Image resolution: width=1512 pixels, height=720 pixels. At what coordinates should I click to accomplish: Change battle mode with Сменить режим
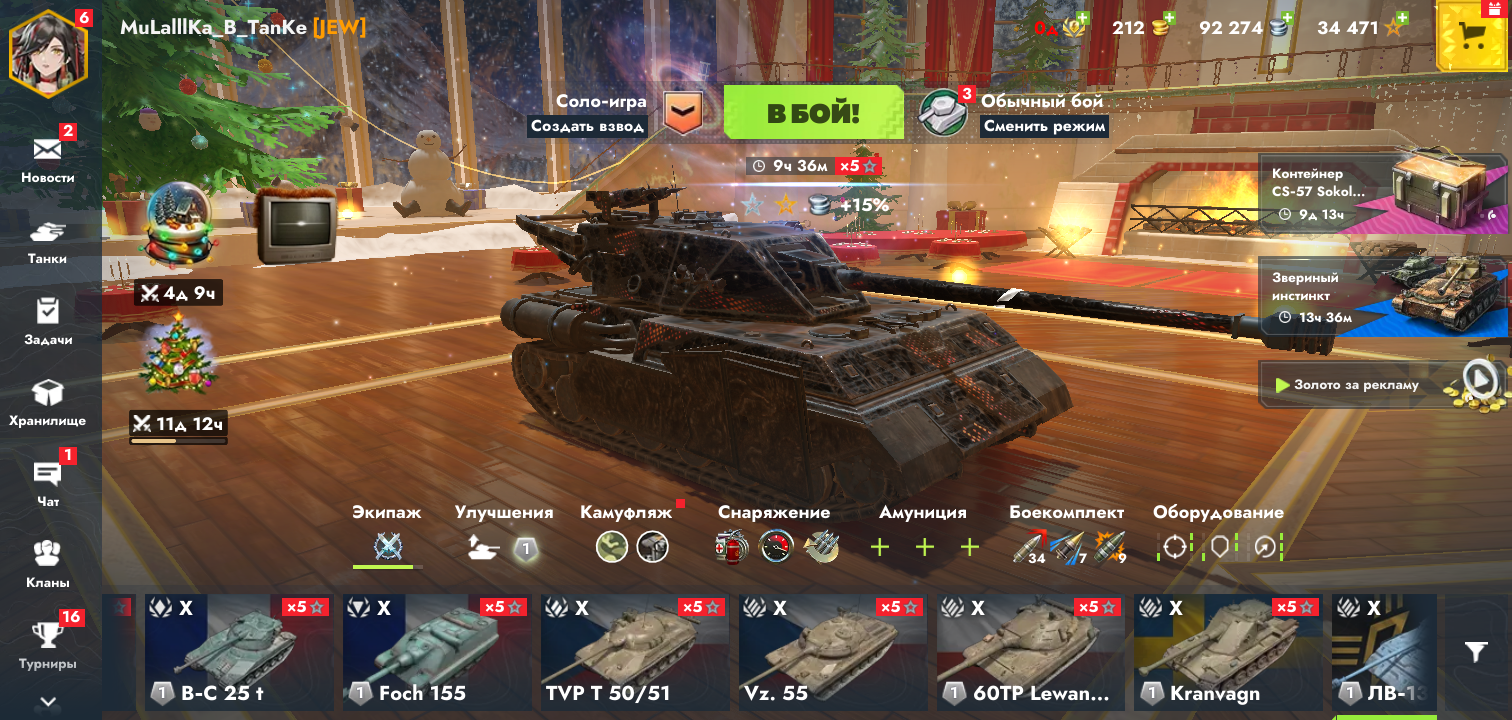[1044, 126]
